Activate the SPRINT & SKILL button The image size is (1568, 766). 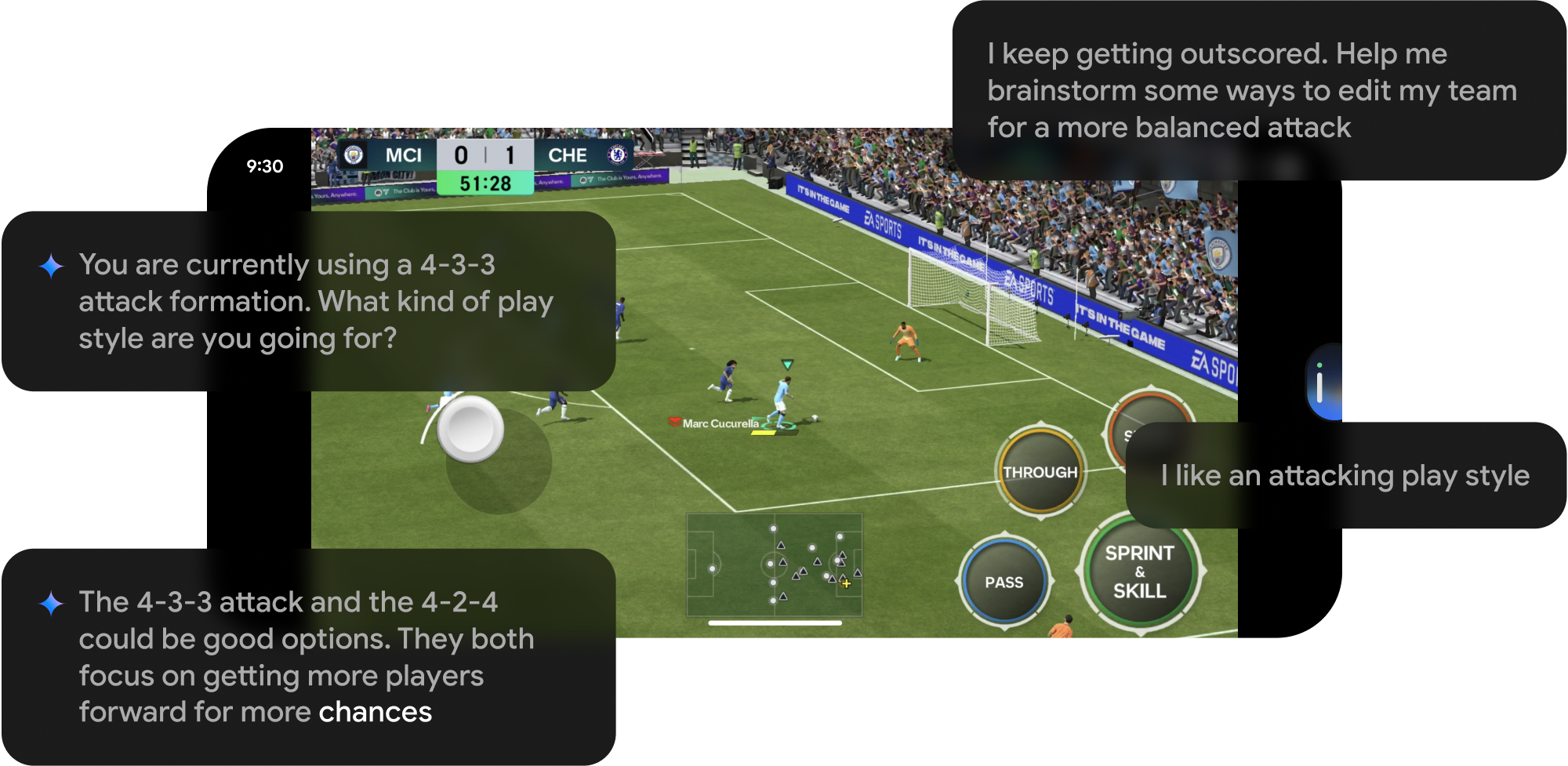1139,572
